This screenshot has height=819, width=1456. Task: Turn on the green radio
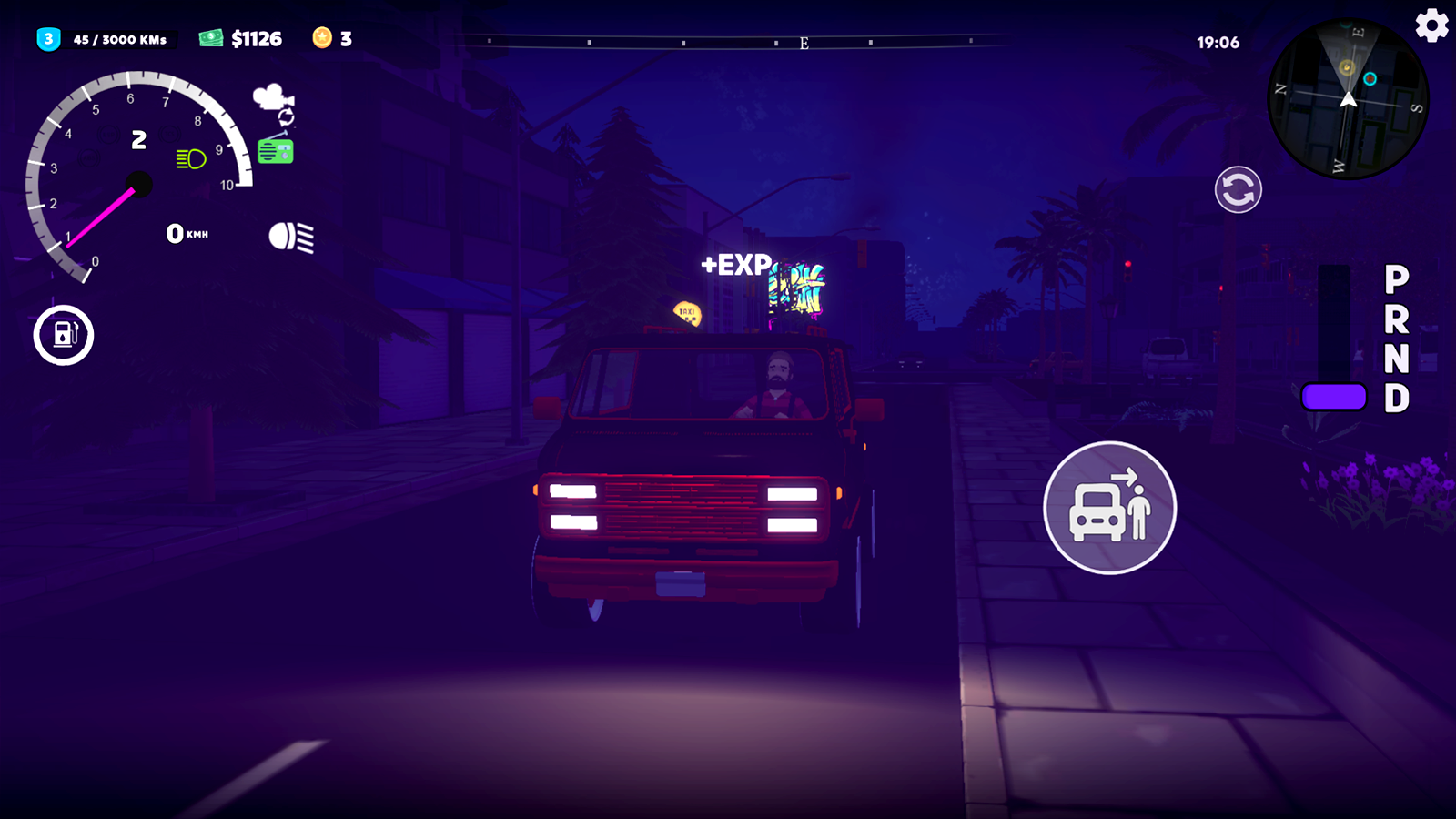pyautogui.click(x=276, y=150)
